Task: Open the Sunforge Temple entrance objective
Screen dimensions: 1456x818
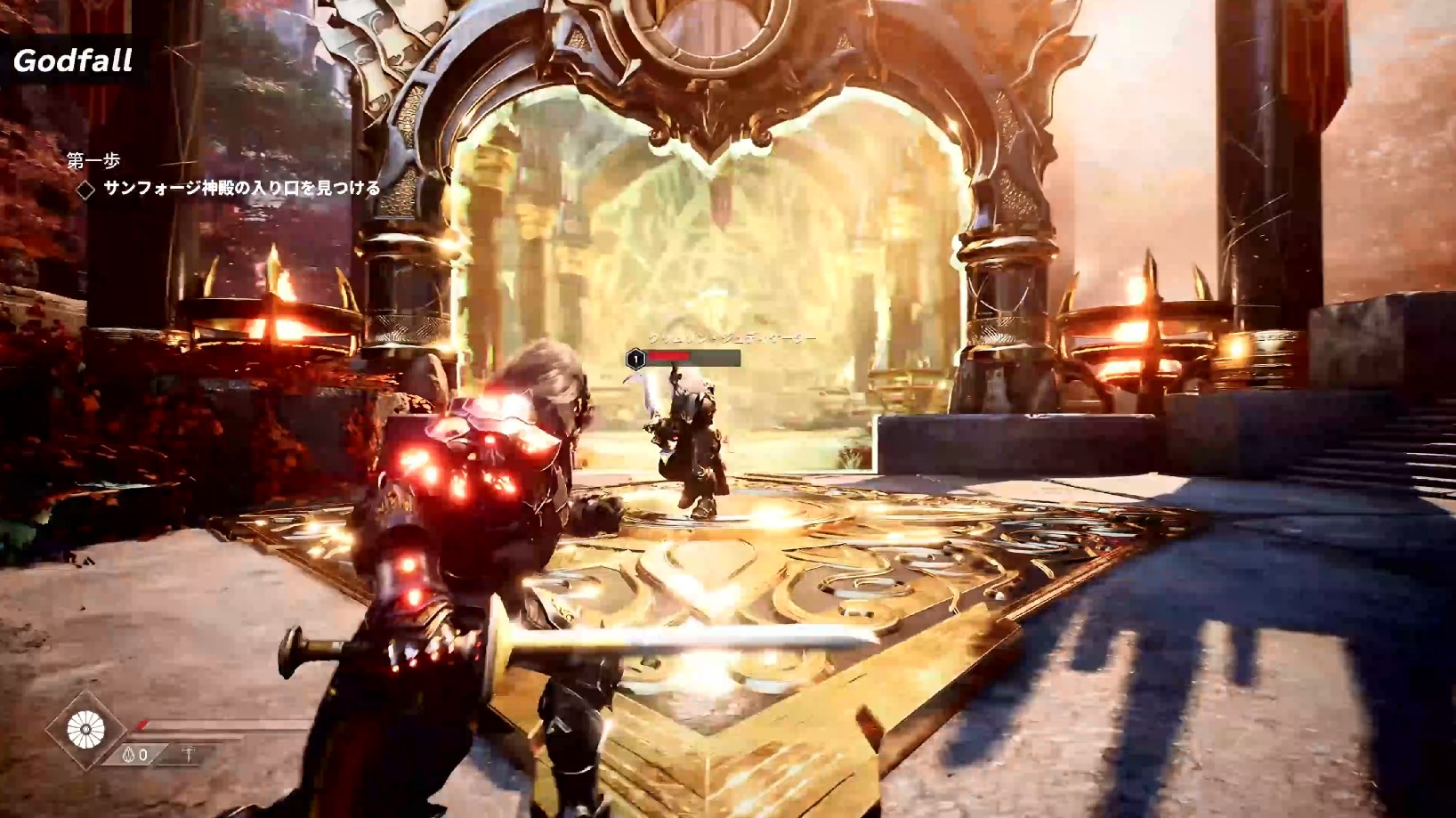Action: [x=241, y=188]
